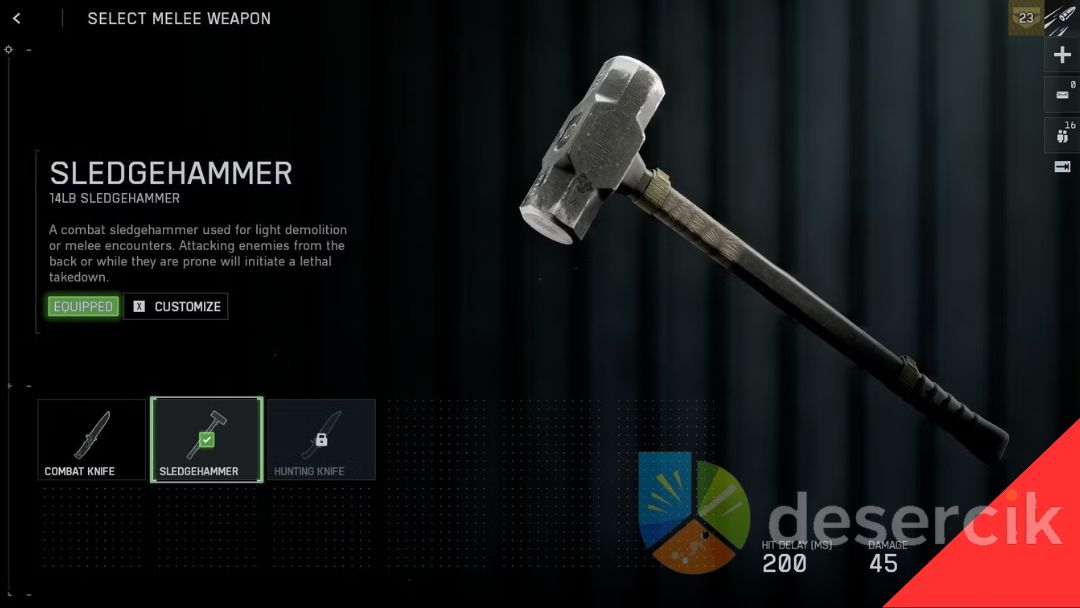Open the envelope messages icon

point(1062,96)
